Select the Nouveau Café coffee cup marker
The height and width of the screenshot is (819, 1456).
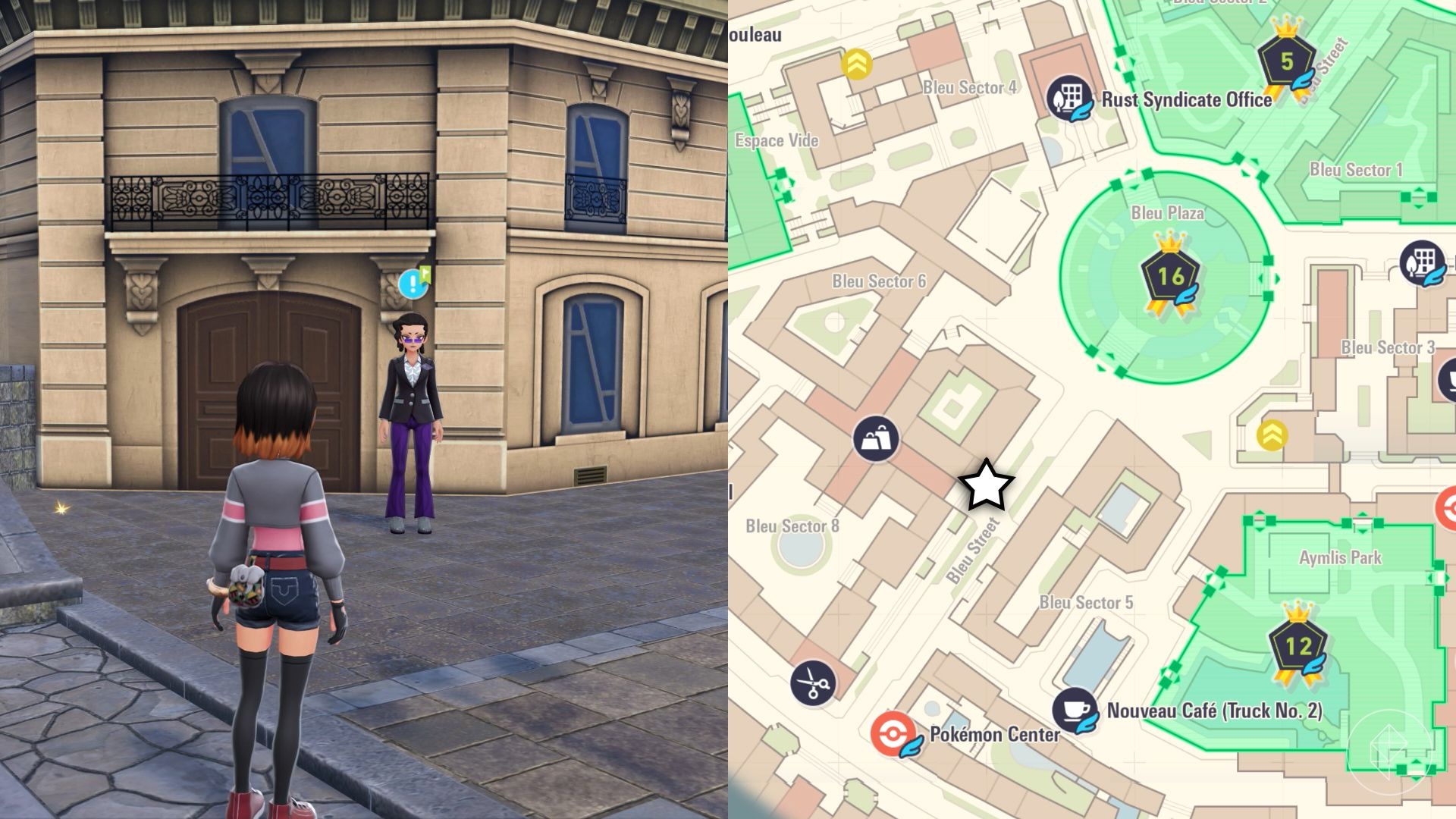1075,710
